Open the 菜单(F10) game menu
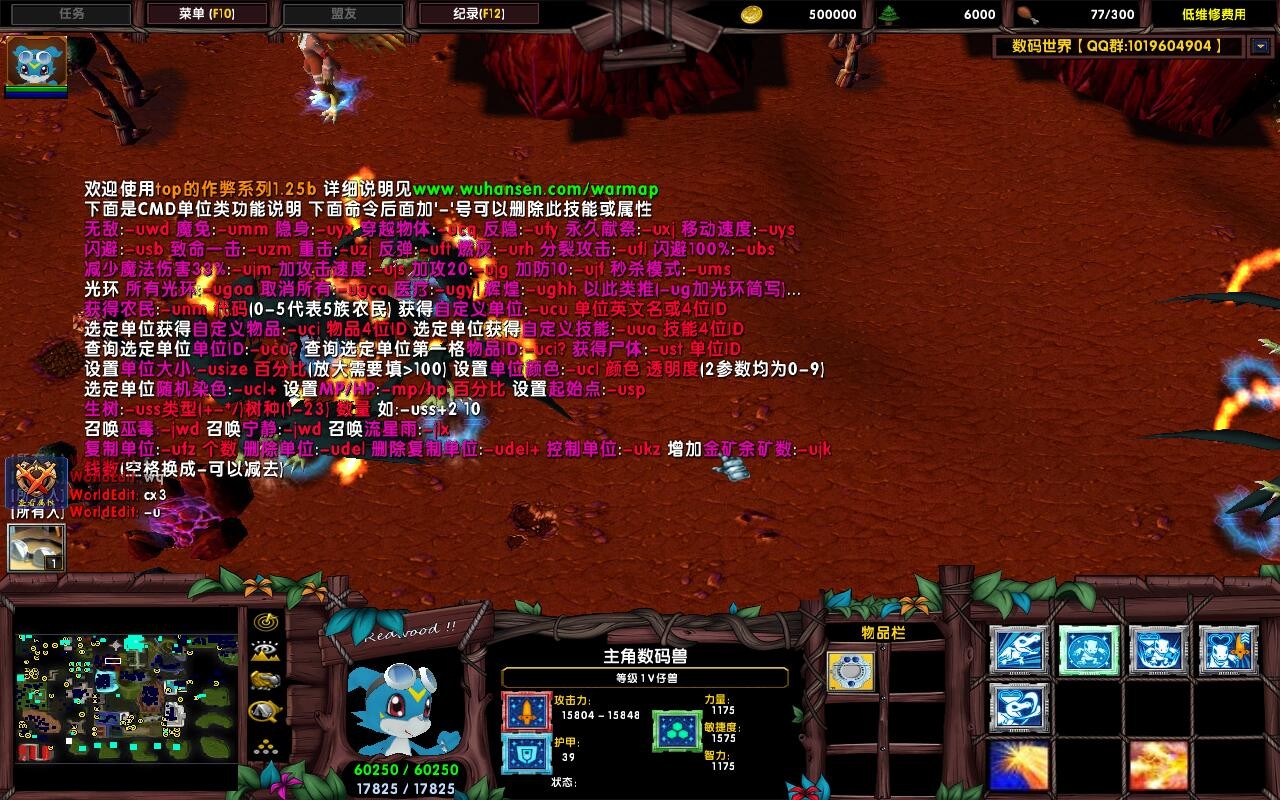Screen dimensions: 1280x800 point(207,14)
